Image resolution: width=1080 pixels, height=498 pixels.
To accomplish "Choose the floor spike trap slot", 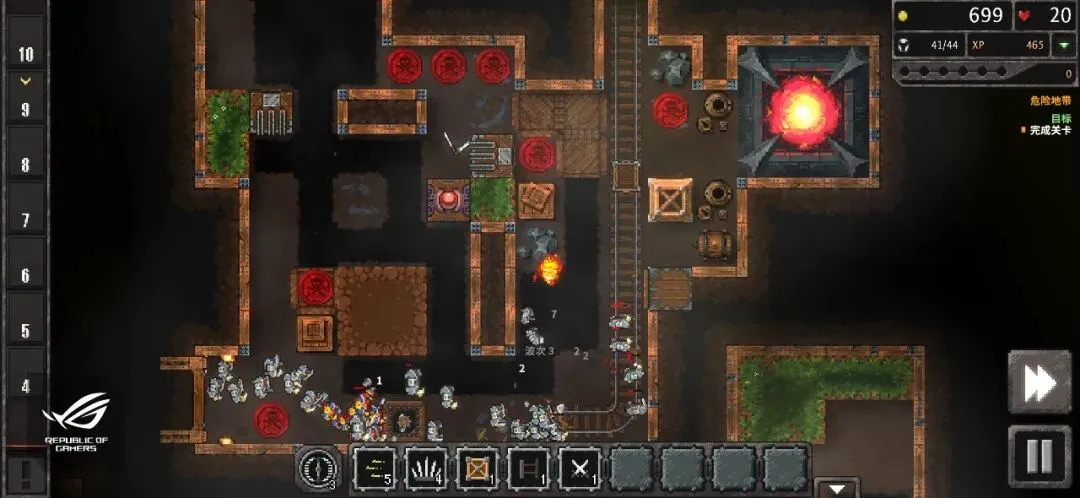I will (x=427, y=468).
